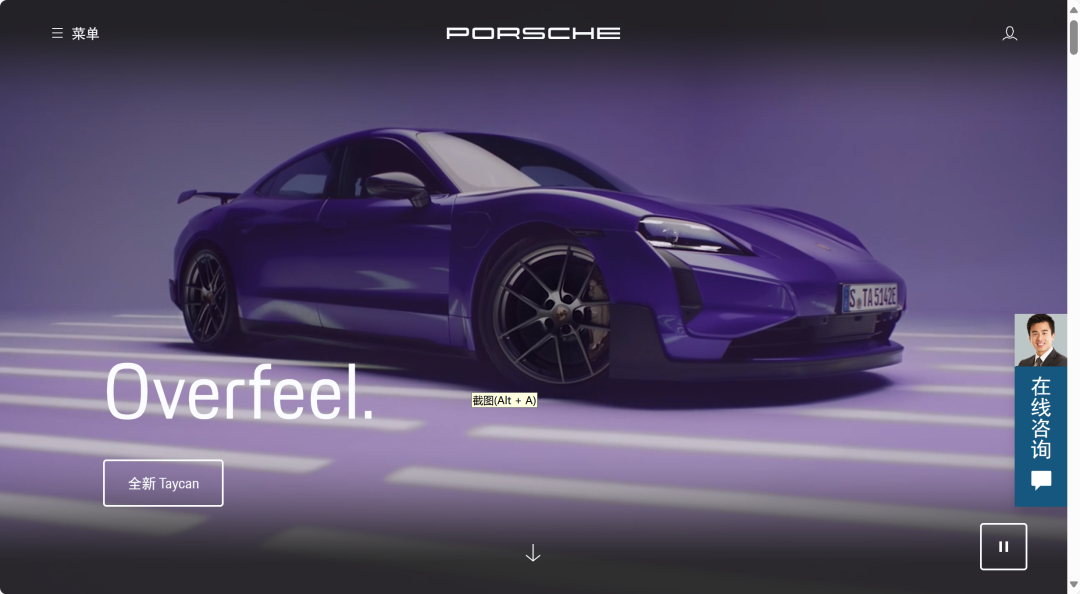1080x594 pixels.
Task: Click the Porsche logo in header
Action: (533, 33)
